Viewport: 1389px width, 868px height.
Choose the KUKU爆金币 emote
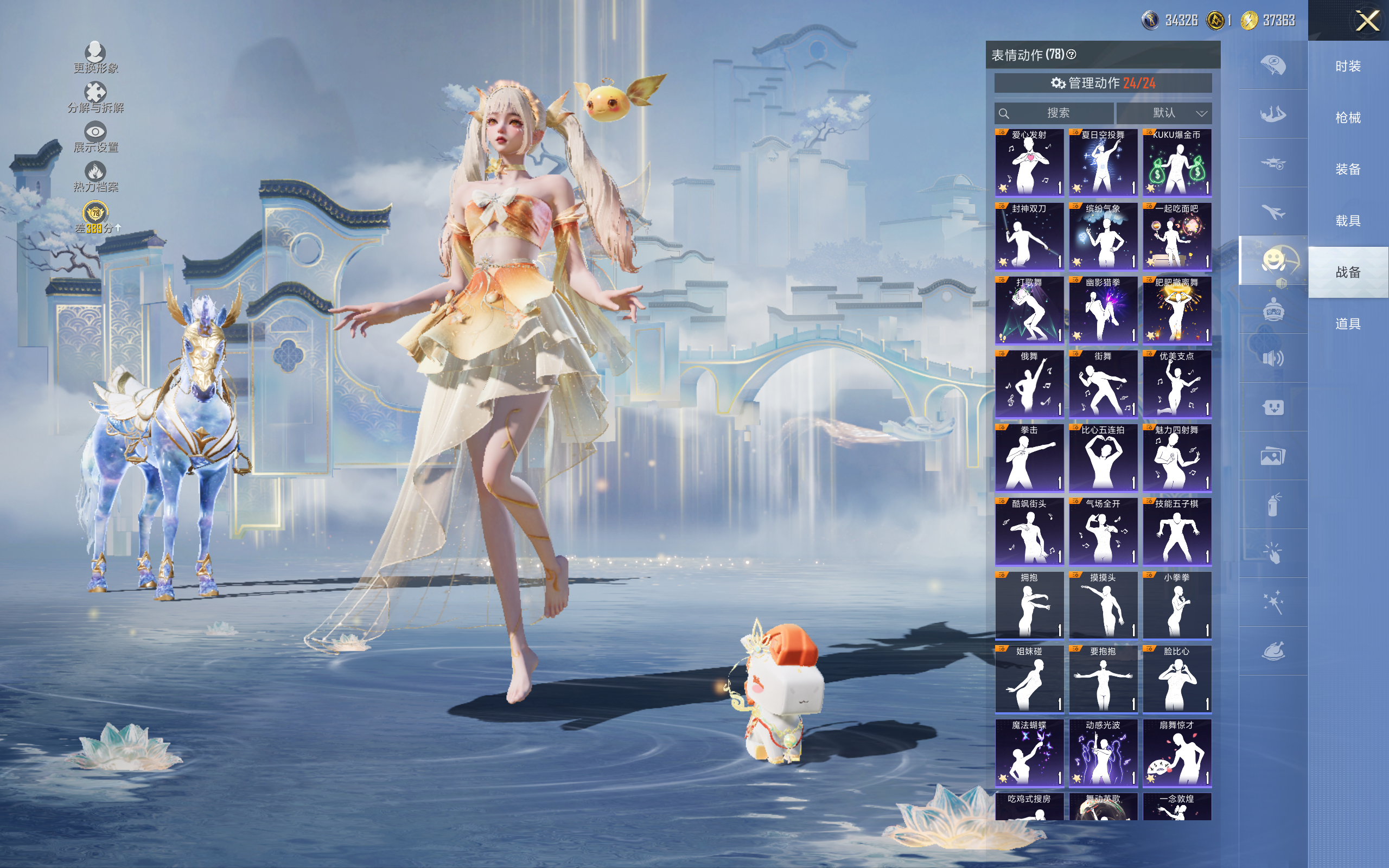point(1177,162)
